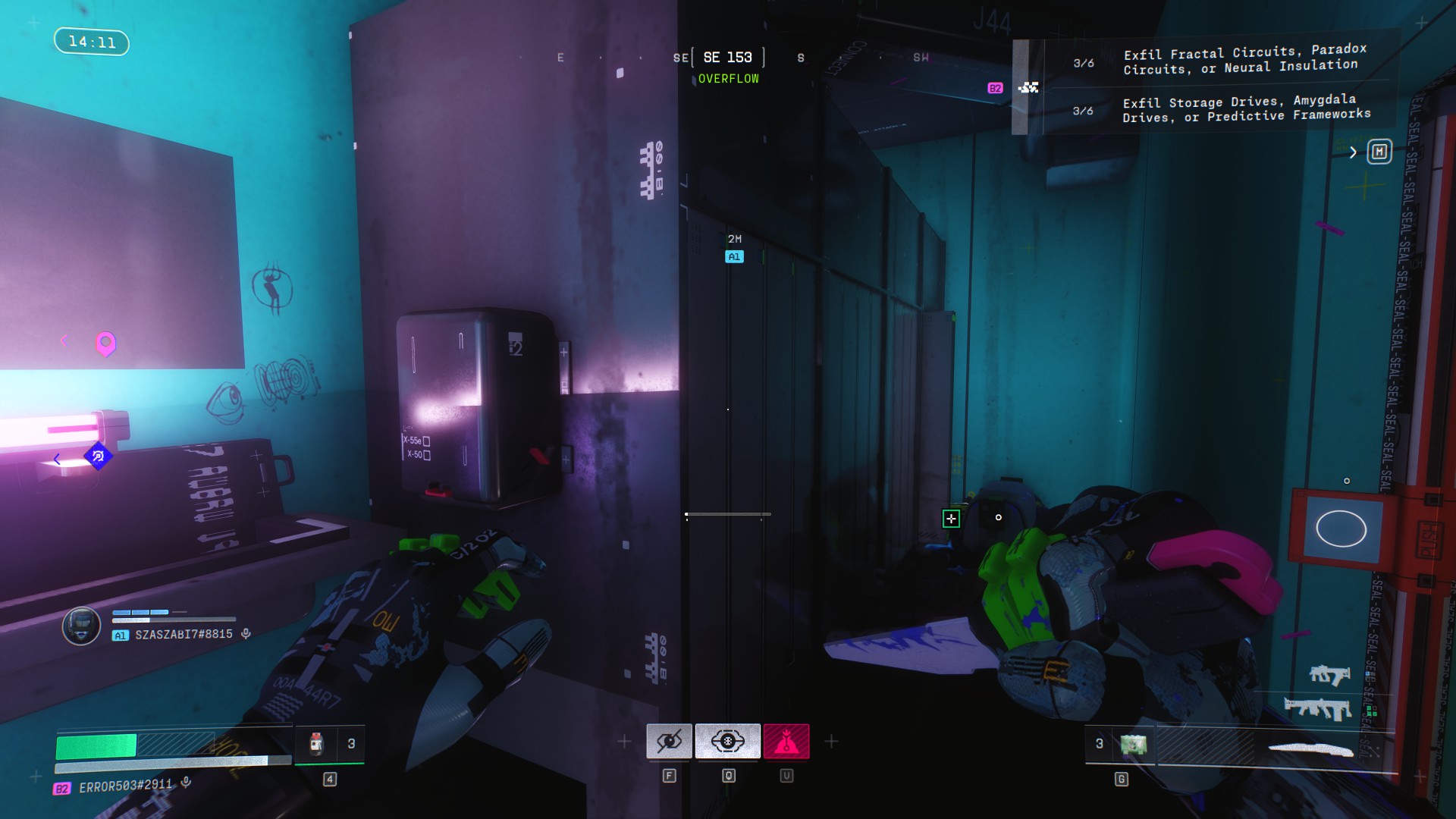Select the knife melee weapon icon

[x=1310, y=750]
